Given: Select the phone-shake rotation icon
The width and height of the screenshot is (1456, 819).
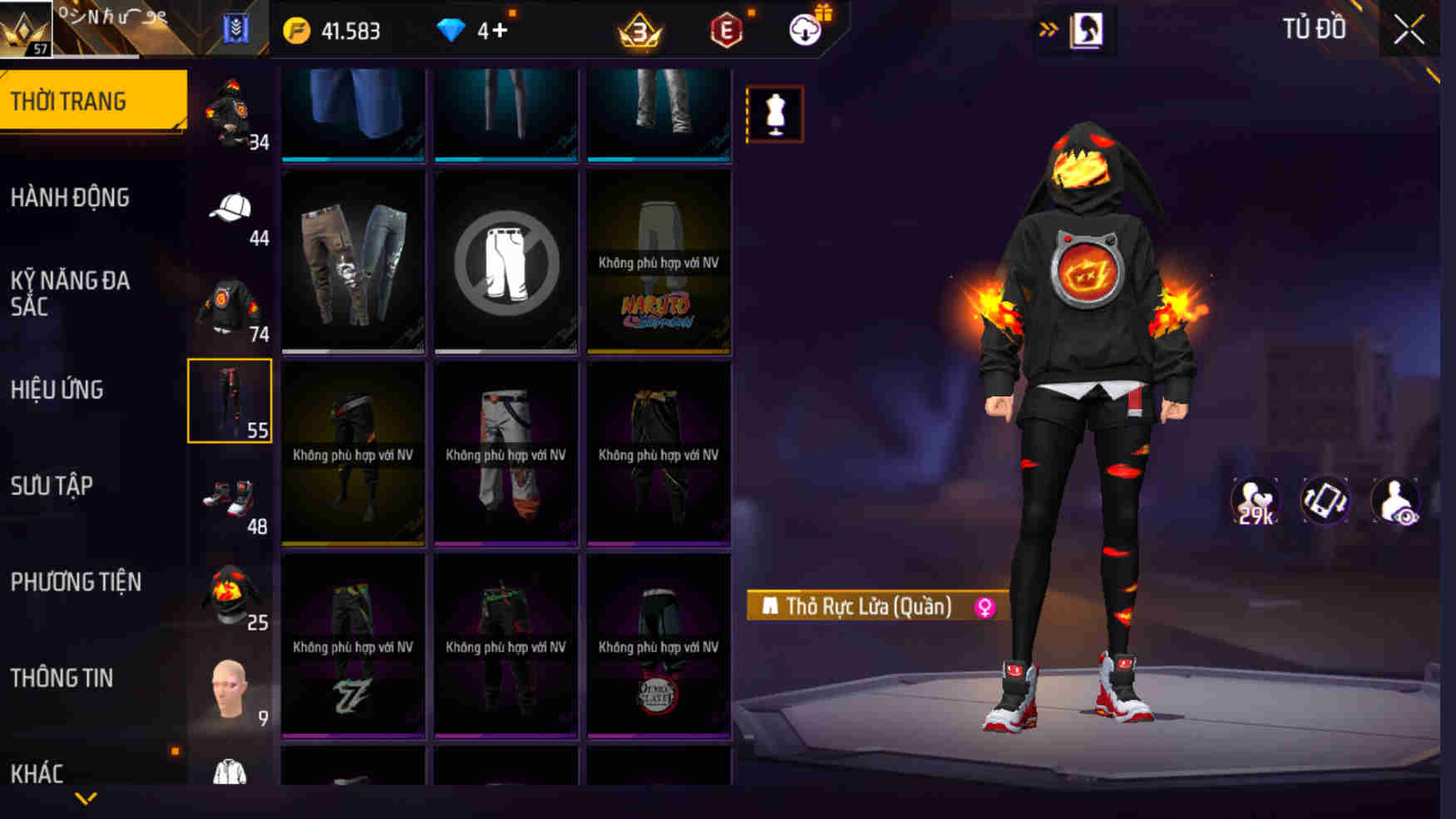Looking at the screenshot, I should pos(1325,500).
